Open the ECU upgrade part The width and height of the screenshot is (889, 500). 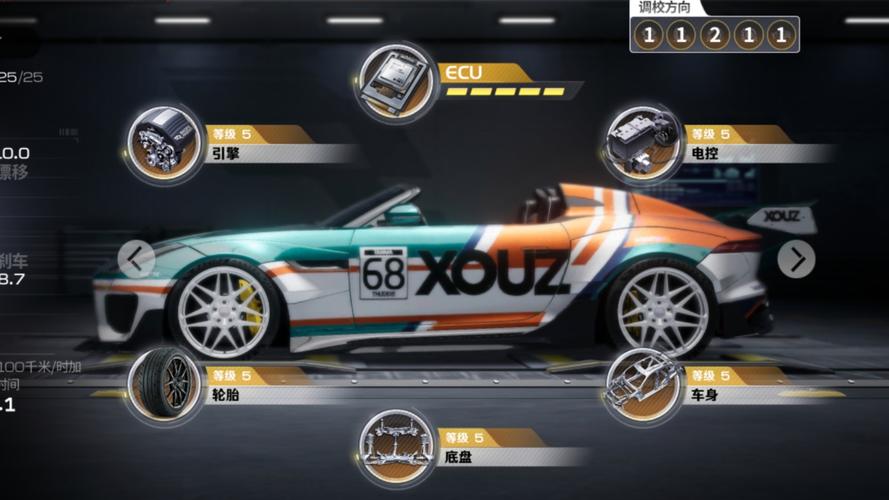click(x=397, y=80)
